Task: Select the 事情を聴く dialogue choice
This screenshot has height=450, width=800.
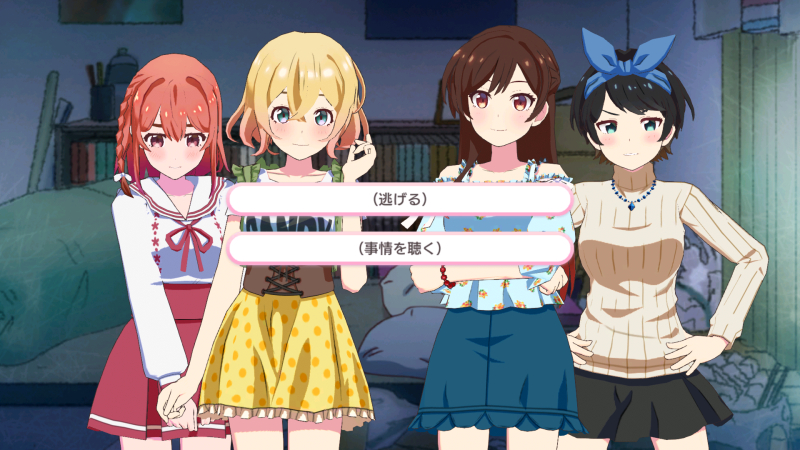Action: point(399,247)
